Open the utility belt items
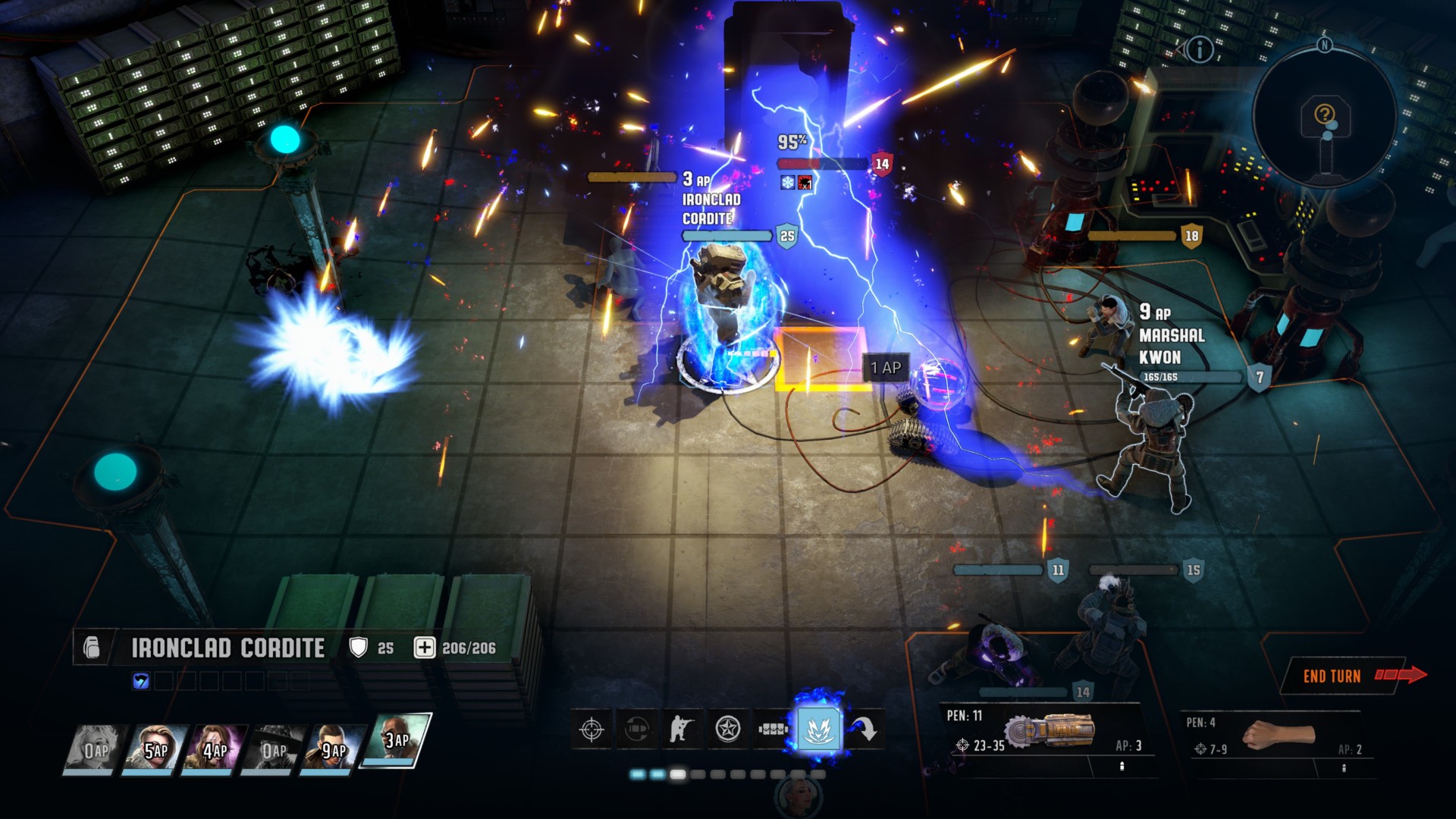 tap(773, 730)
